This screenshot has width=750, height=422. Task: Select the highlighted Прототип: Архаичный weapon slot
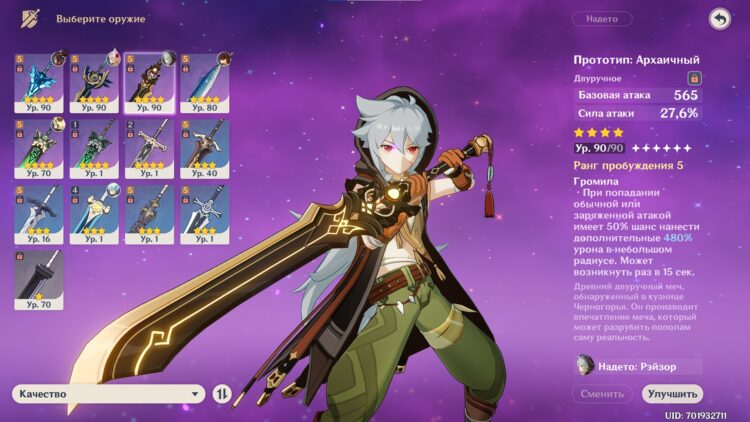click(149, 83)
